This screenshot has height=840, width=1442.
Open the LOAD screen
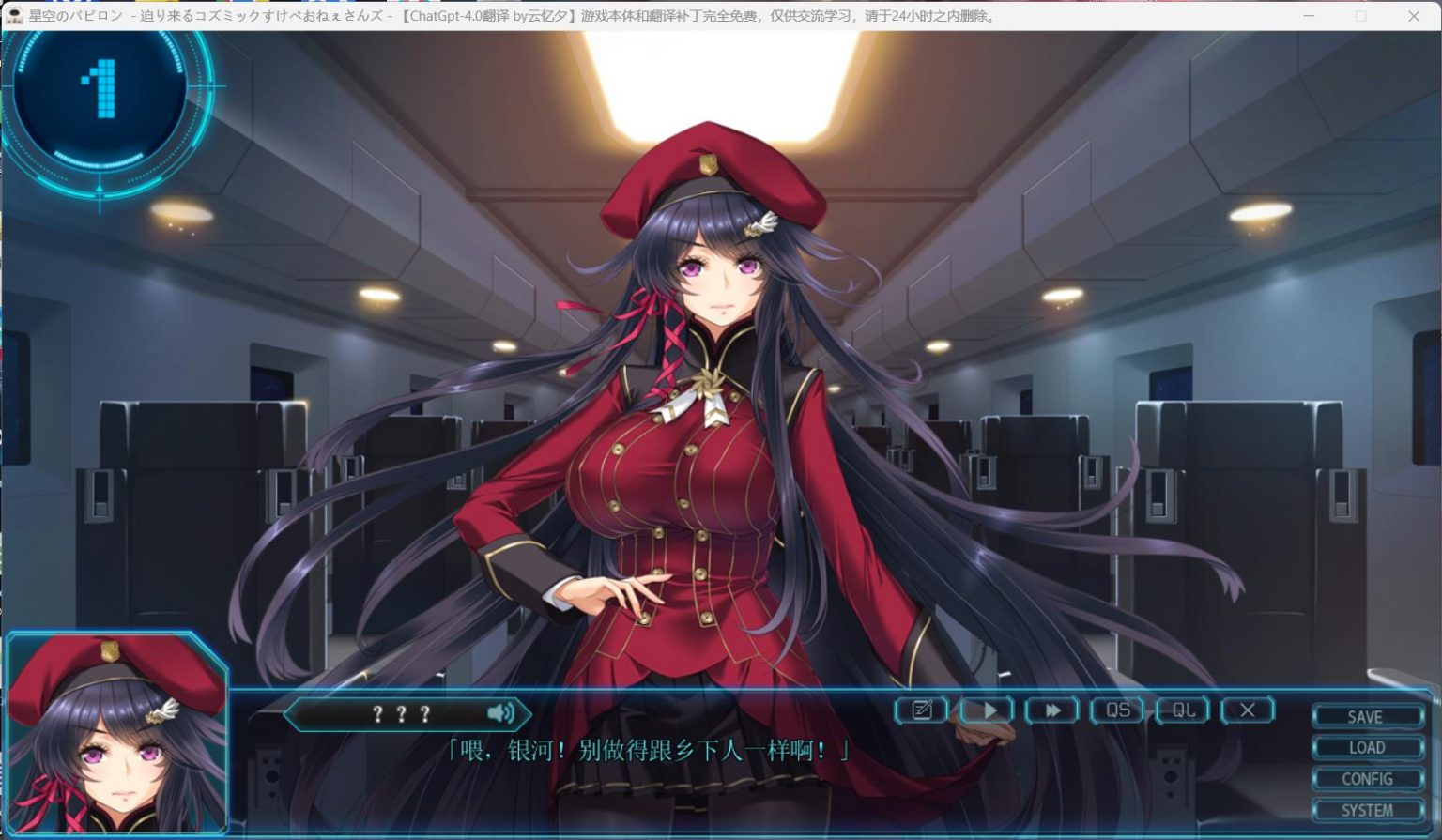1367,747
